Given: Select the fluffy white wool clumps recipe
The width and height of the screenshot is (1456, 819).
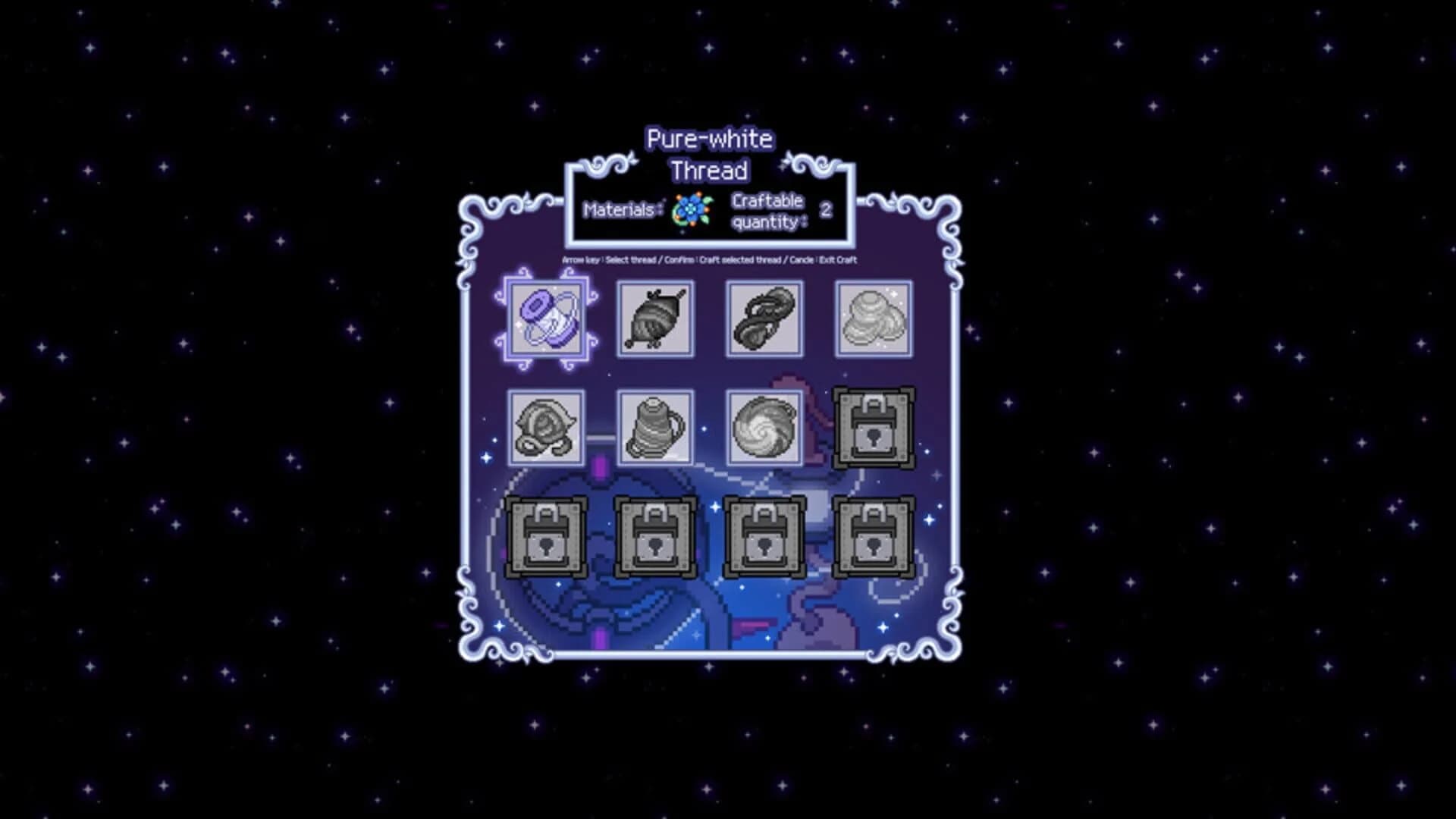Looking at the screenshot, I should coord(872,318).
